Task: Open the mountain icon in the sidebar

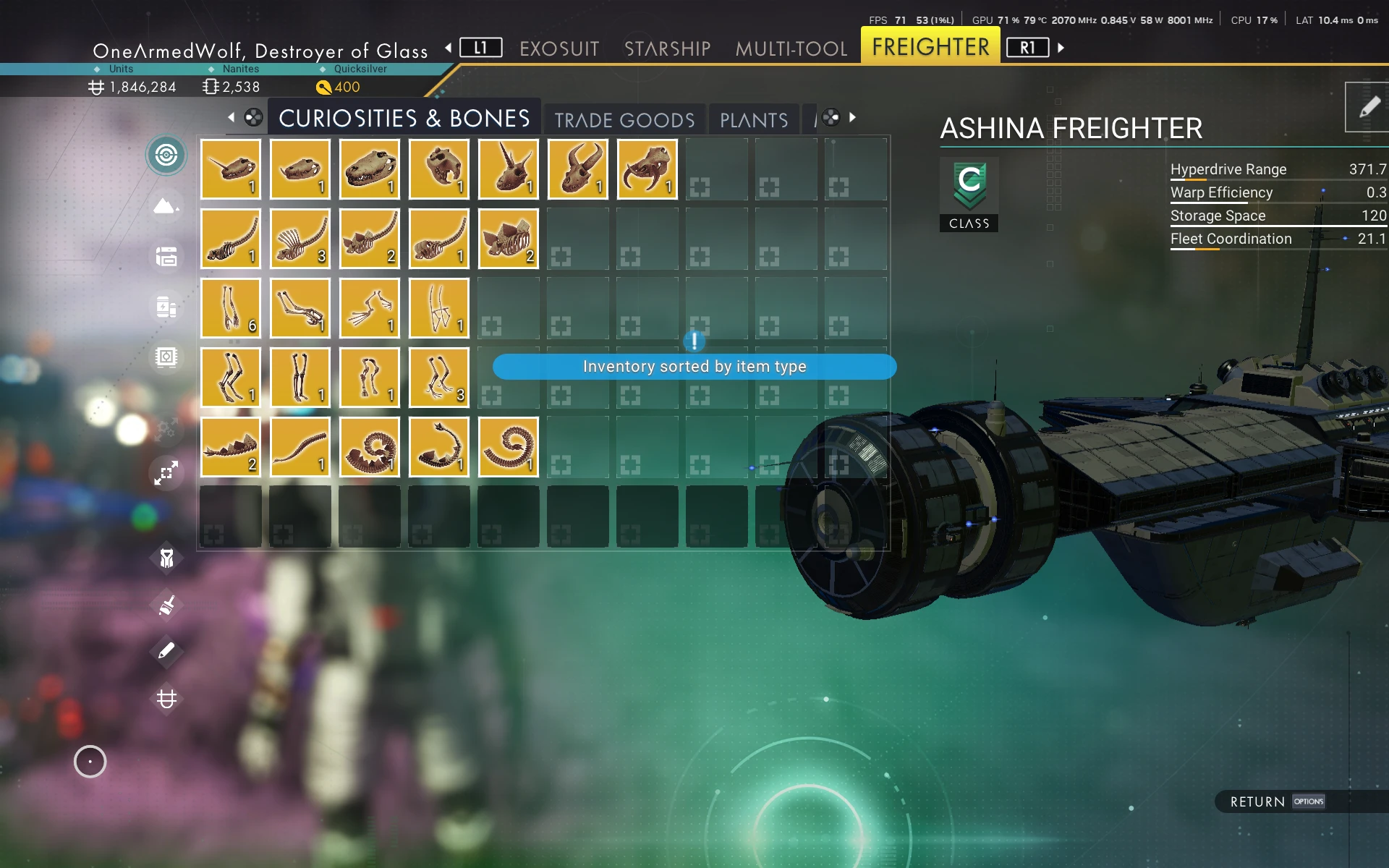Action: 166,206
